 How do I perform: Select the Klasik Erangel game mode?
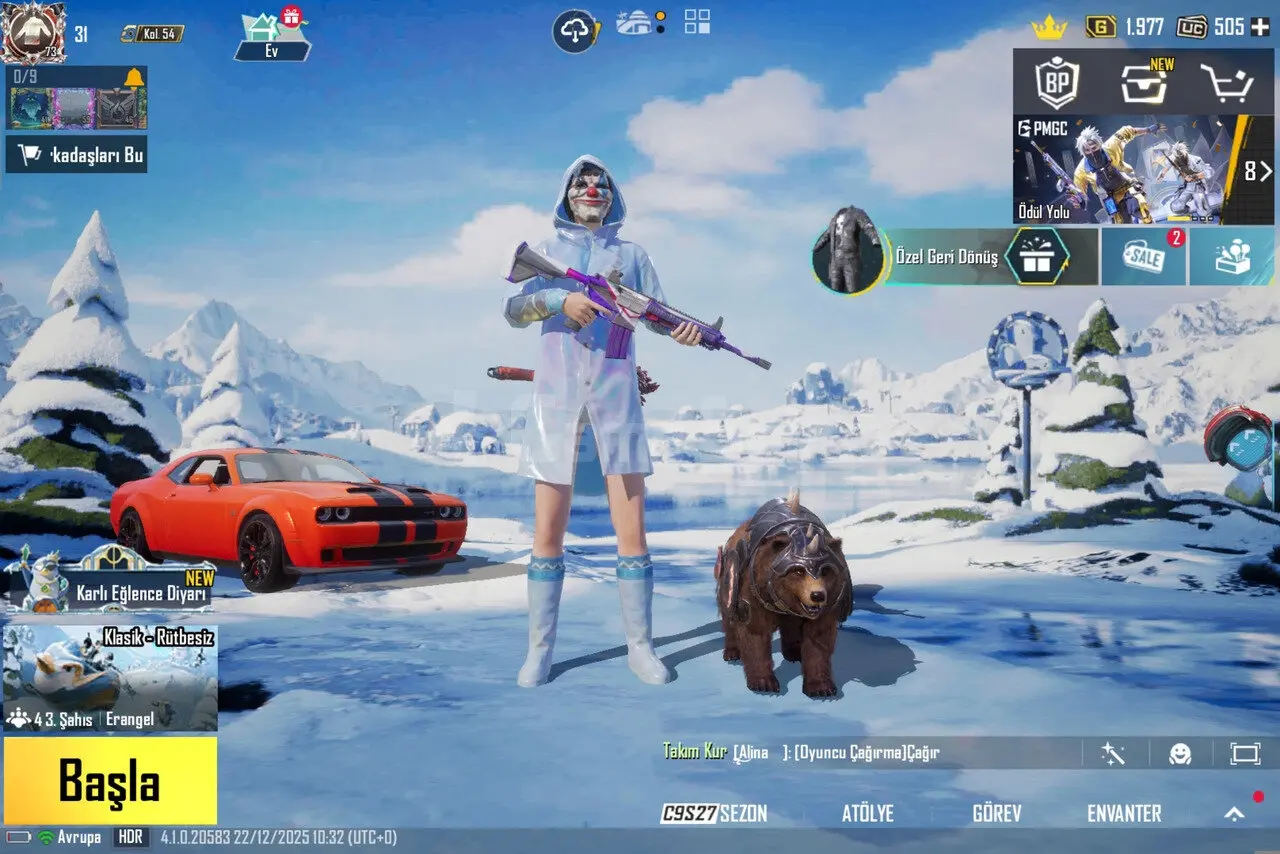[x=110, y=678]
